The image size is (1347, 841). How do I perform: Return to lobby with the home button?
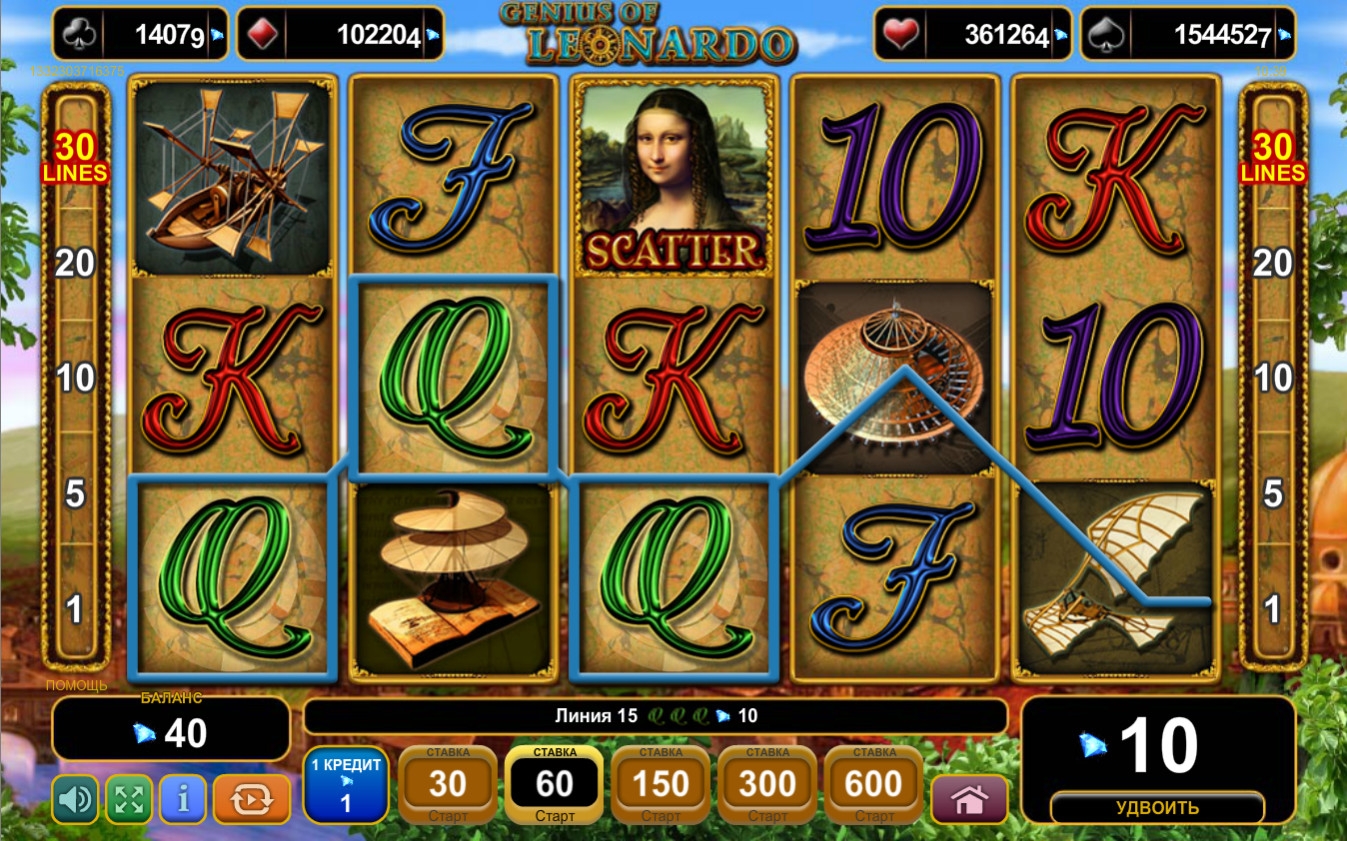(x=969, y=799)
